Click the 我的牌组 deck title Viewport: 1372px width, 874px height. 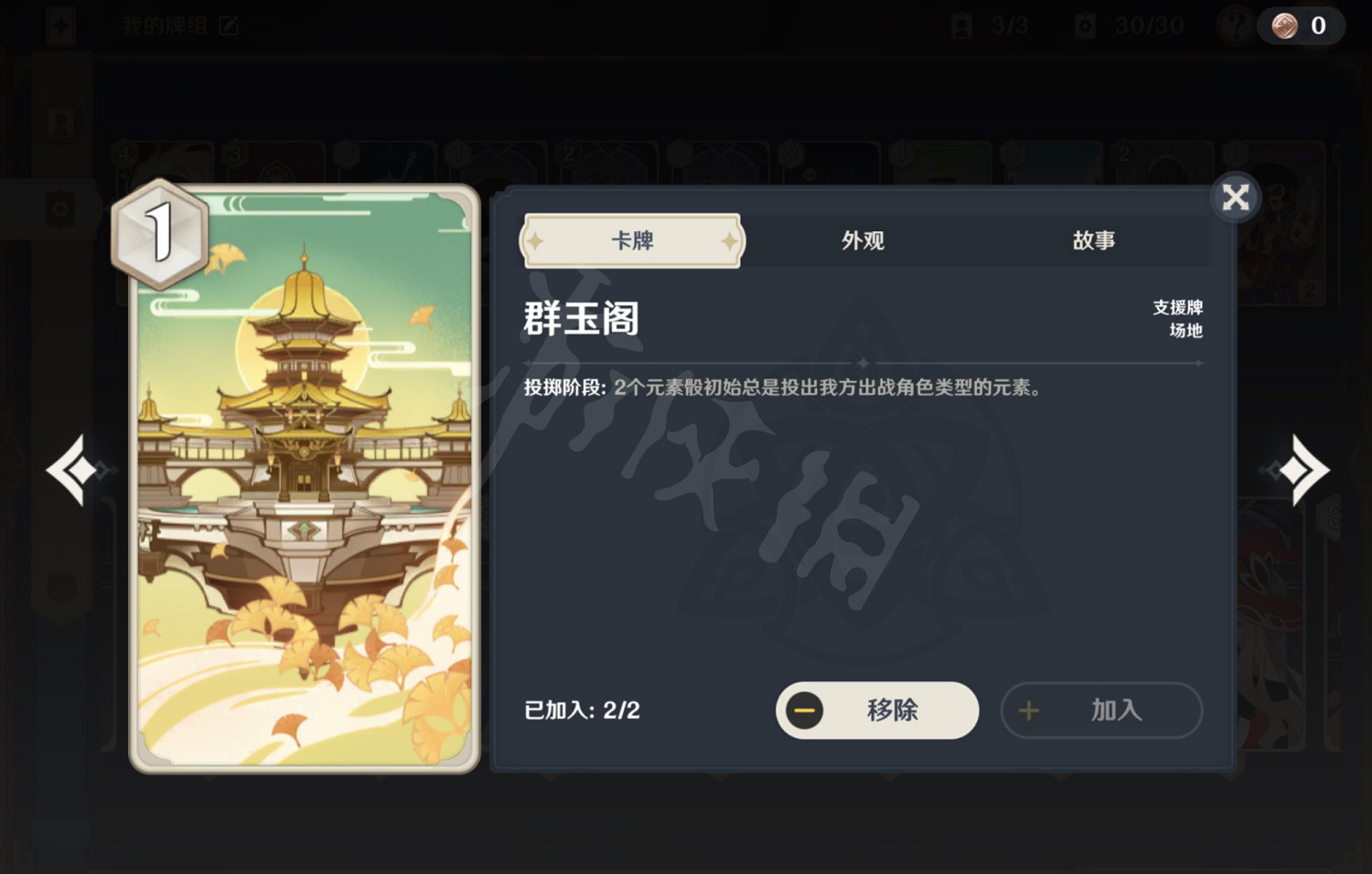pyautogui.click(x=165, y=26)
